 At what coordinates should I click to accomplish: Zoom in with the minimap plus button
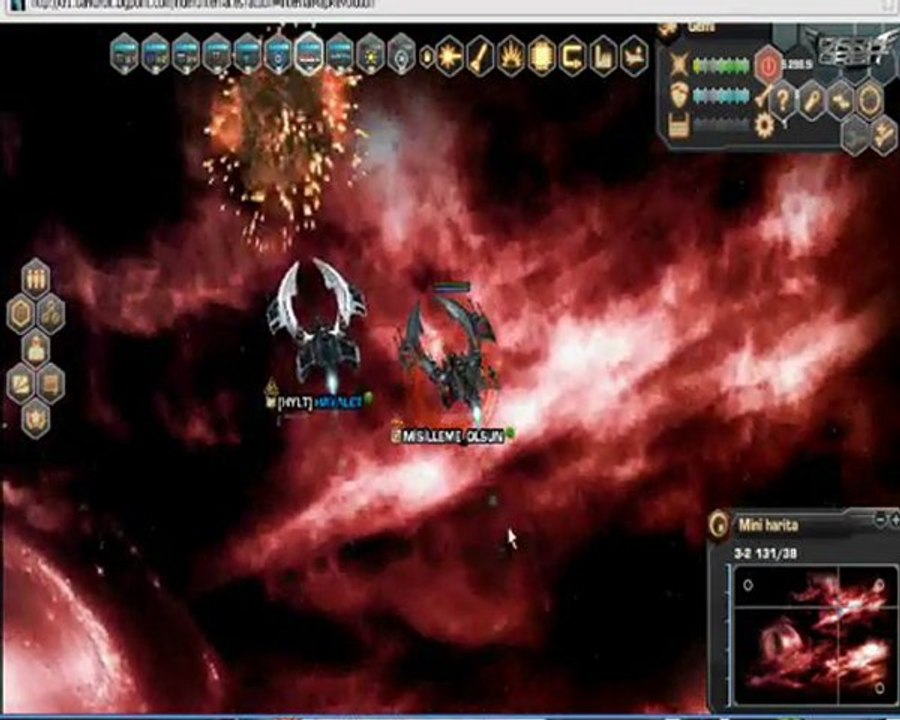(x=892, y=519)
